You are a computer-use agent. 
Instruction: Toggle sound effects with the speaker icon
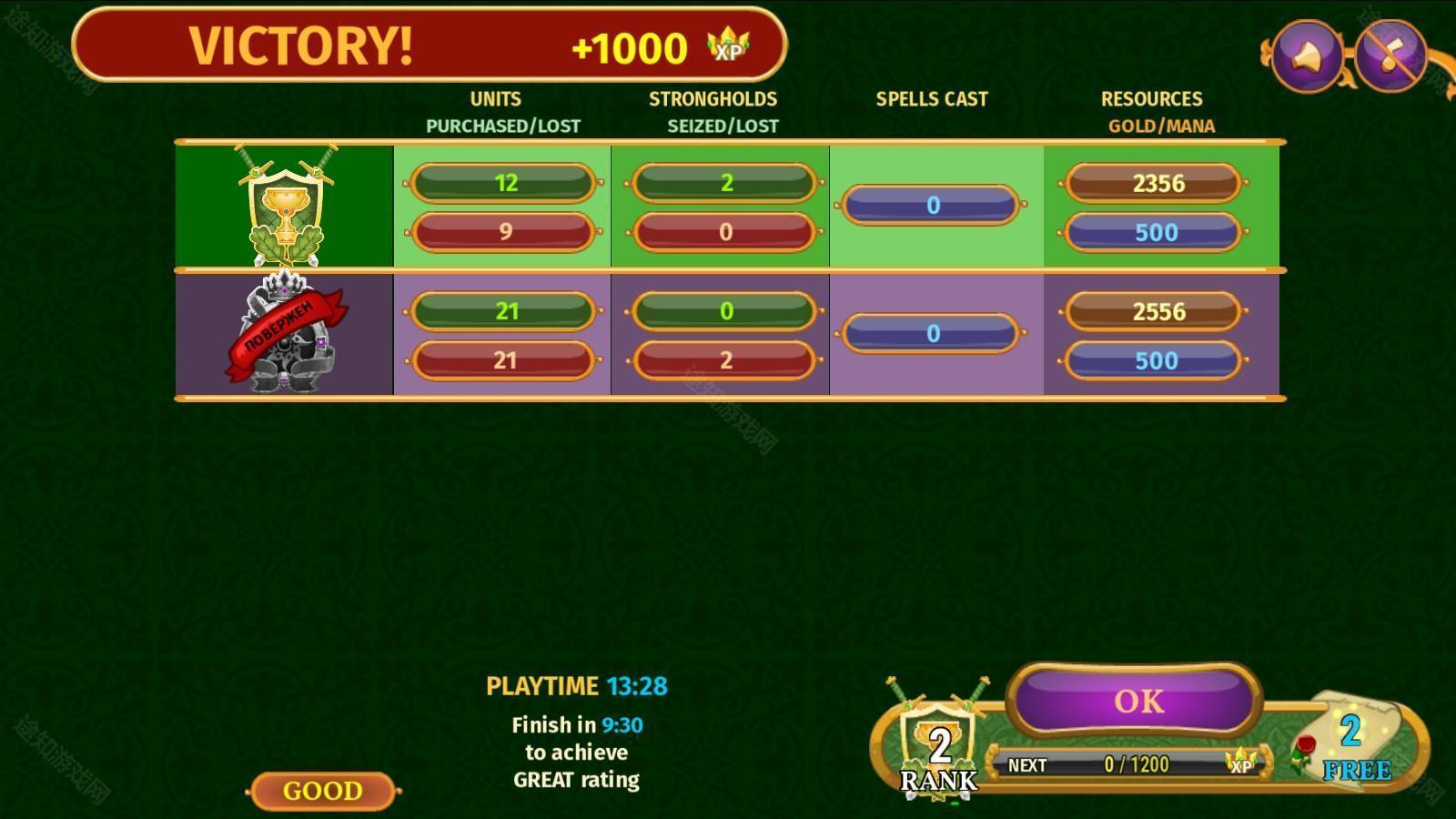(x=1307, y=56)
